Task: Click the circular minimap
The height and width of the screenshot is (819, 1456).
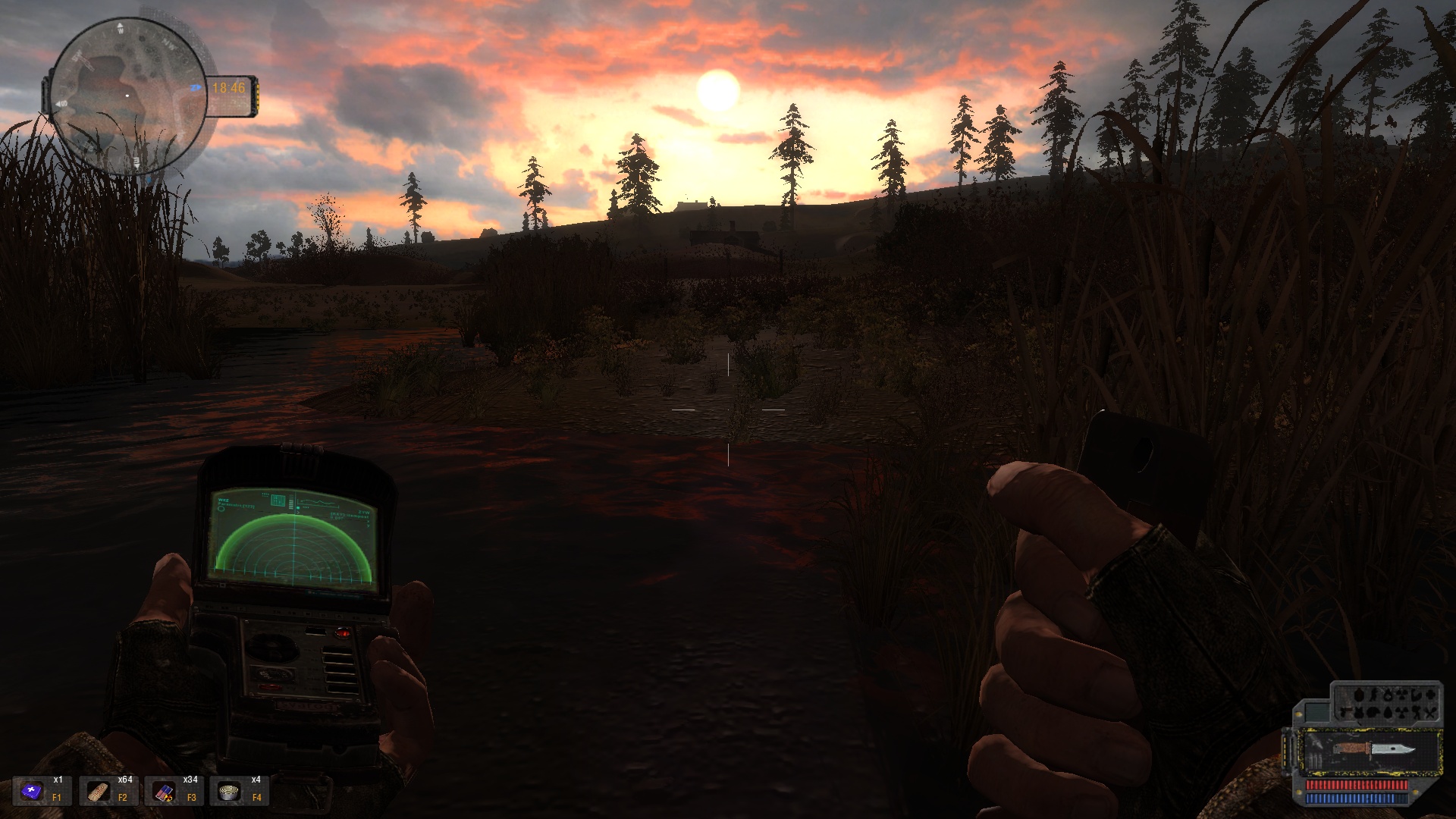Action: coord(127,96)
